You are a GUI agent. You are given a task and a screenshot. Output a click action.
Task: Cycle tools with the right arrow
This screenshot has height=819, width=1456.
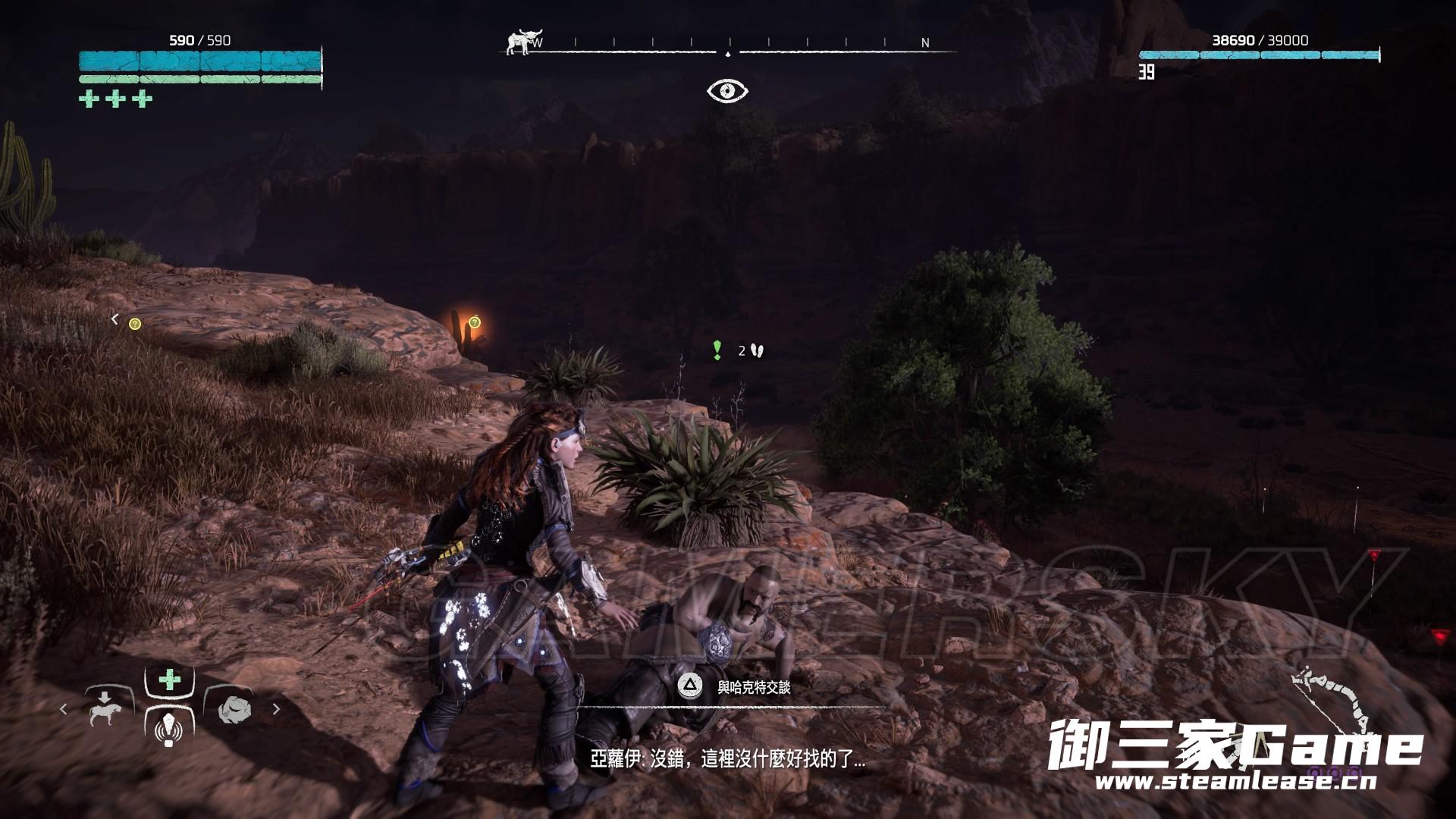[276, 709]
